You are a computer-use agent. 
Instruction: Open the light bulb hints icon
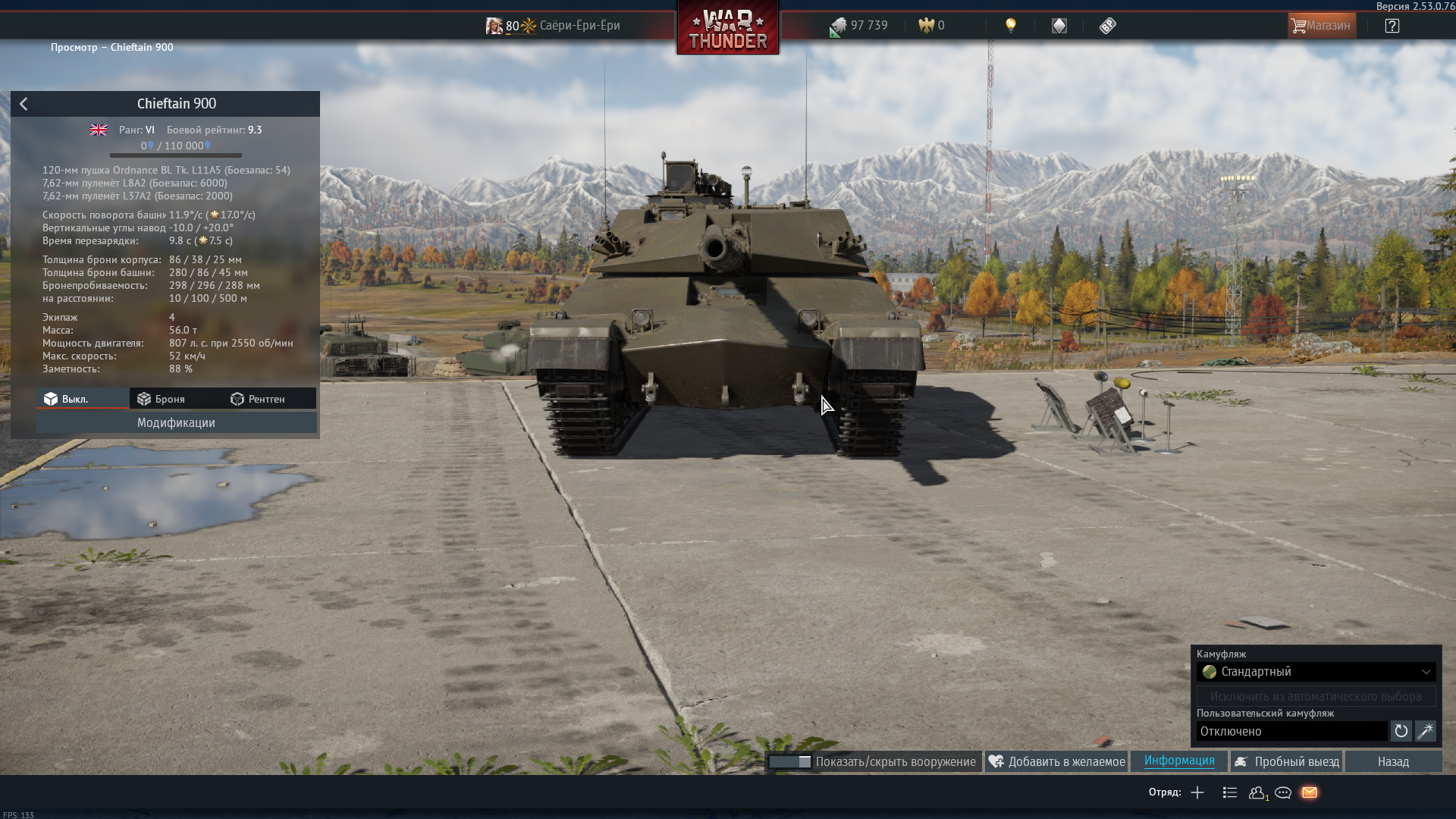[1010, 26]
